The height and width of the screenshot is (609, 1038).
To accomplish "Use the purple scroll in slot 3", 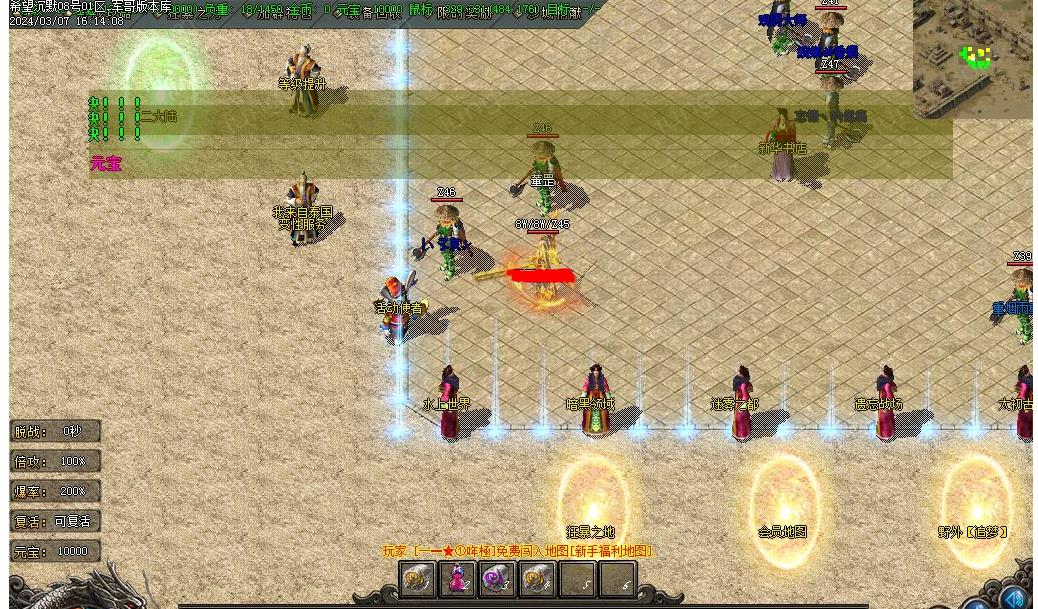I will pyautogui.click(x=497, y=579).
